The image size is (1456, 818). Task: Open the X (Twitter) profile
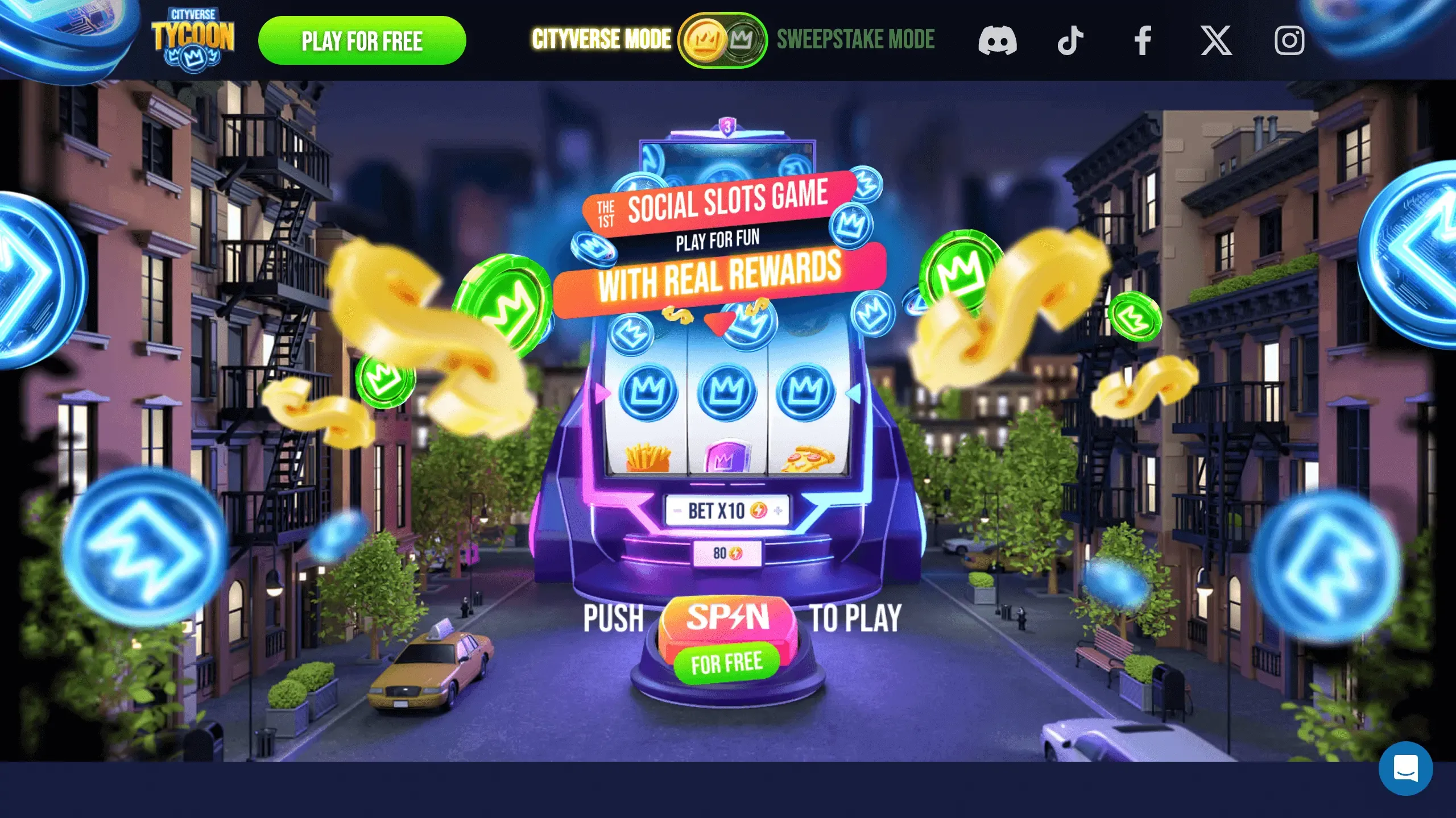tap(1217, 40)
